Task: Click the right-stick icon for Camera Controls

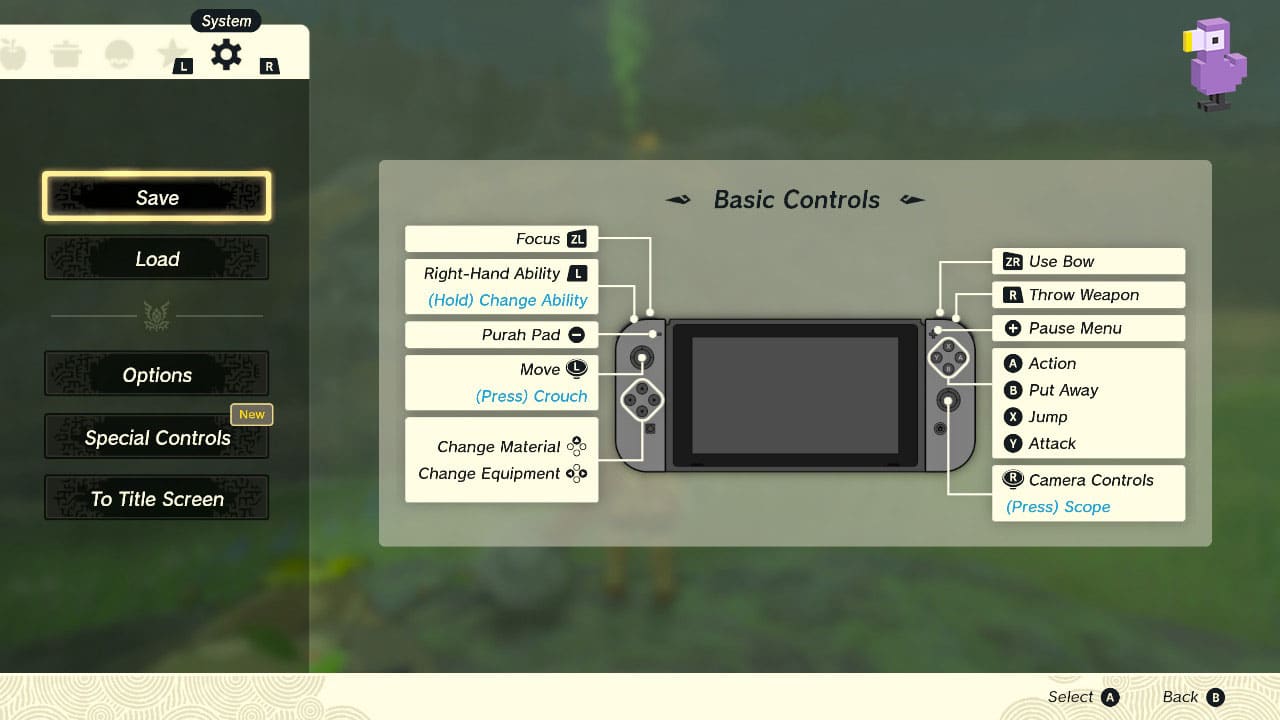Action: tap(1012, 480)
